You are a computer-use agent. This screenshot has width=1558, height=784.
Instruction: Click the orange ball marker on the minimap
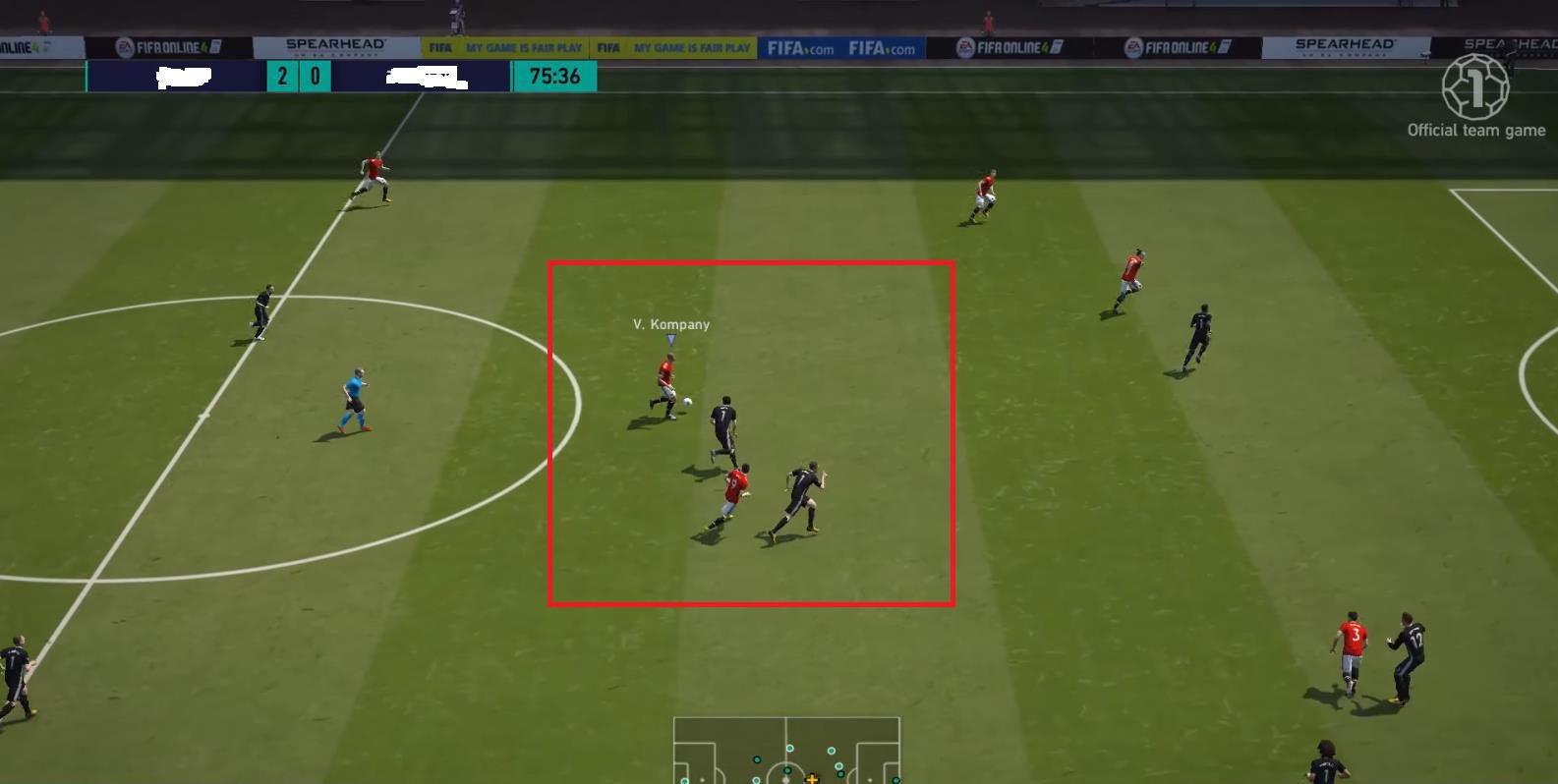coord(812,780)
